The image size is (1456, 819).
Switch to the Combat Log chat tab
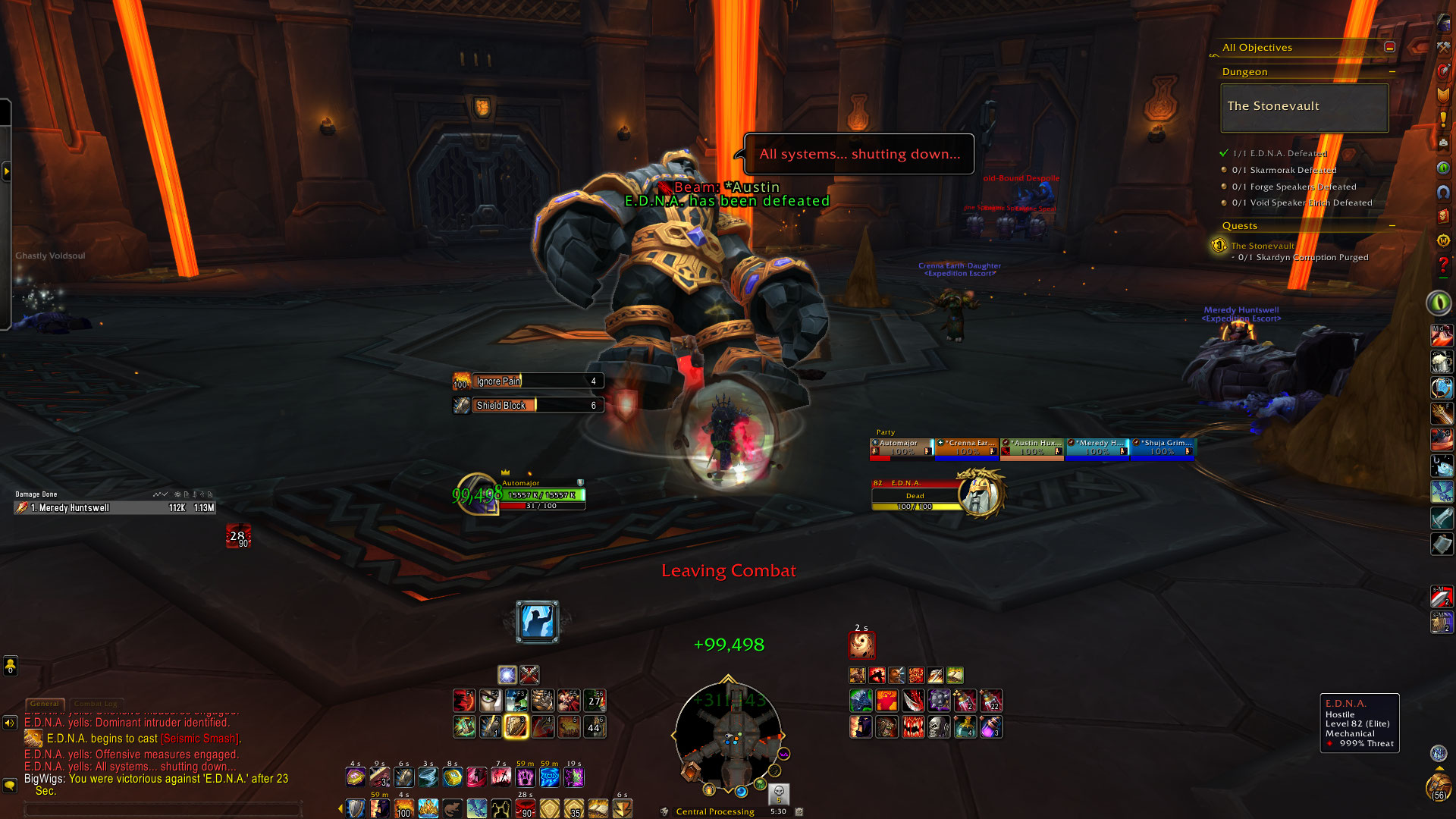coord(96,704)
